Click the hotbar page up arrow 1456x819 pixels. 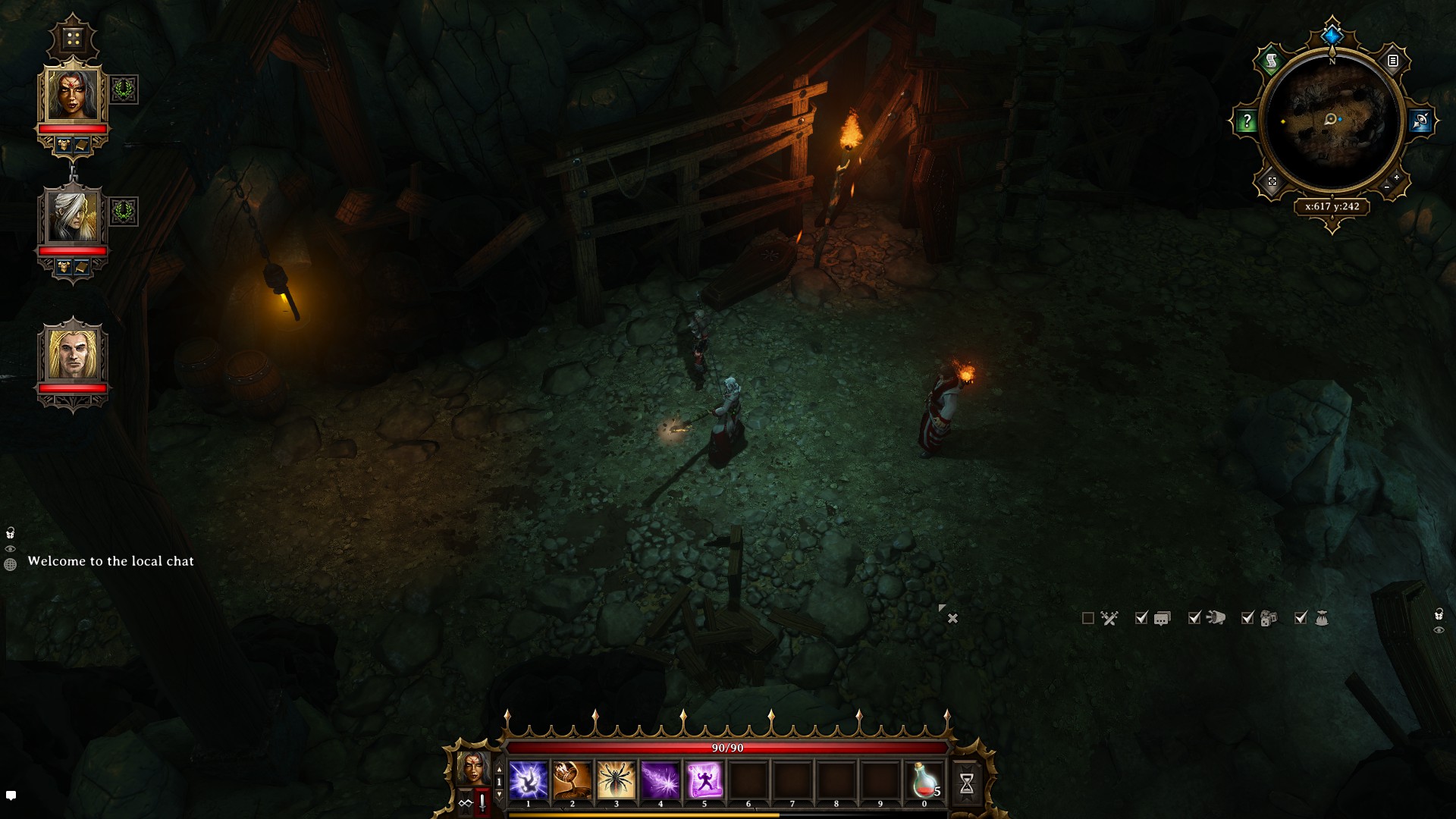(499, 768)
